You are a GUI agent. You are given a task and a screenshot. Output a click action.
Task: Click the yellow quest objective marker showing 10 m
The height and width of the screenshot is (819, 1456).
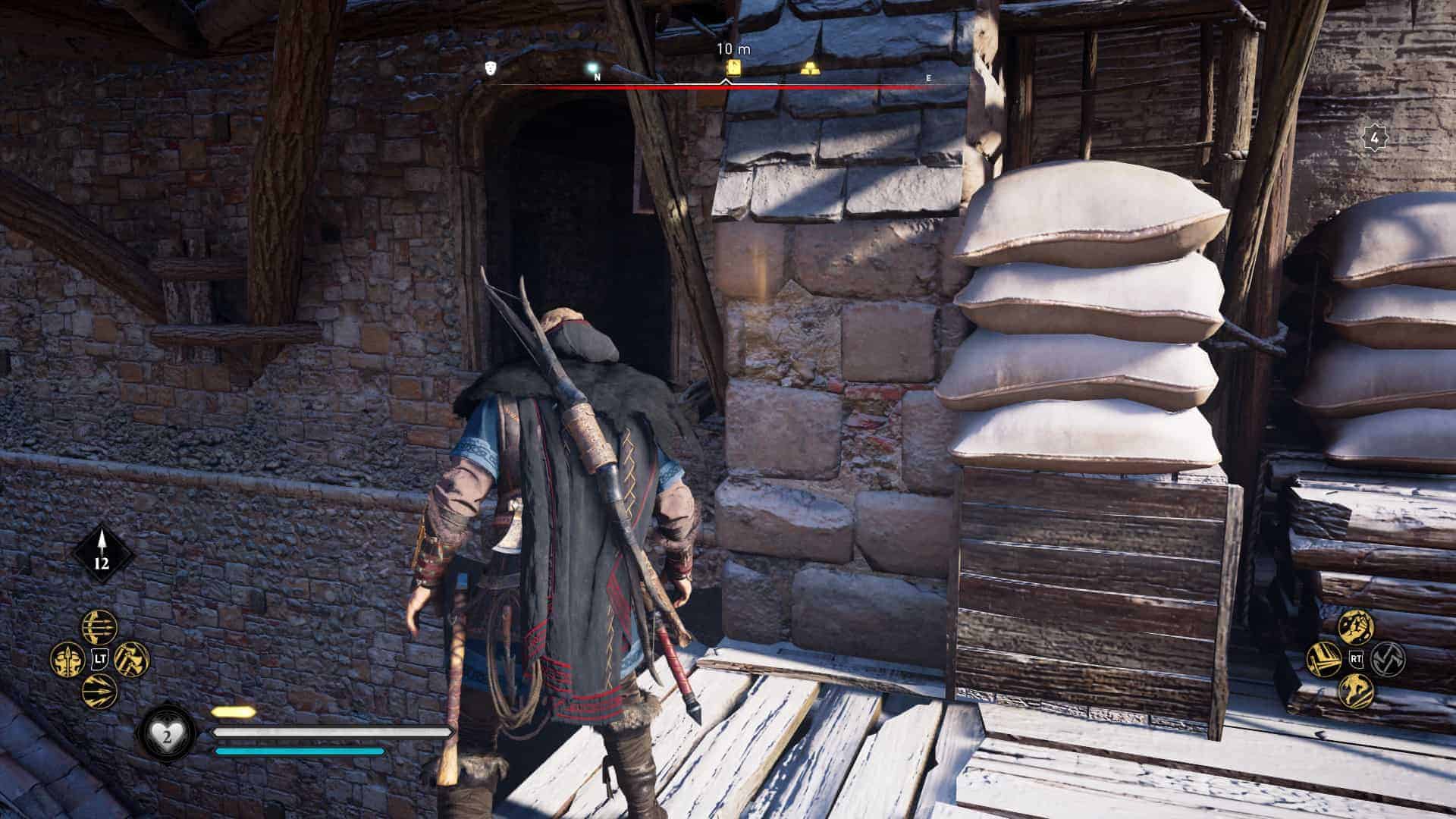[x=732, y=67]
